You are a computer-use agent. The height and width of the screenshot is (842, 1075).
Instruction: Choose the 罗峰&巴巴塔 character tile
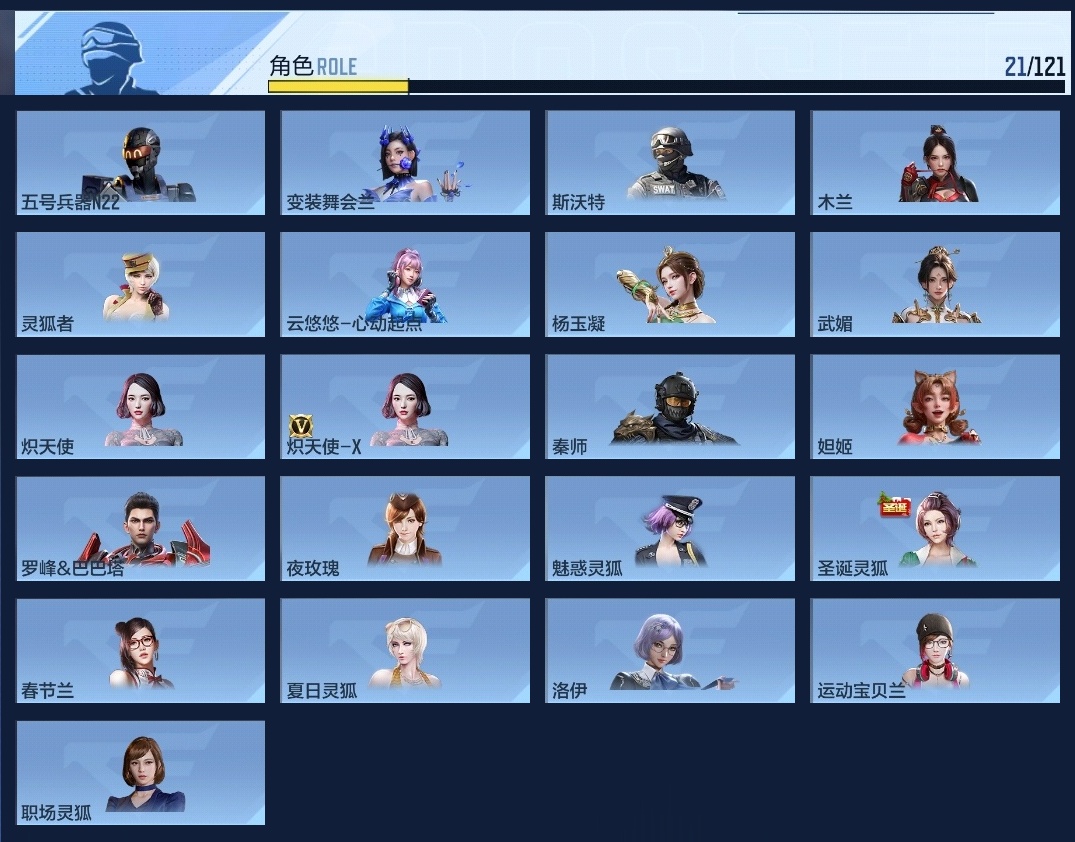click(141, 528)
